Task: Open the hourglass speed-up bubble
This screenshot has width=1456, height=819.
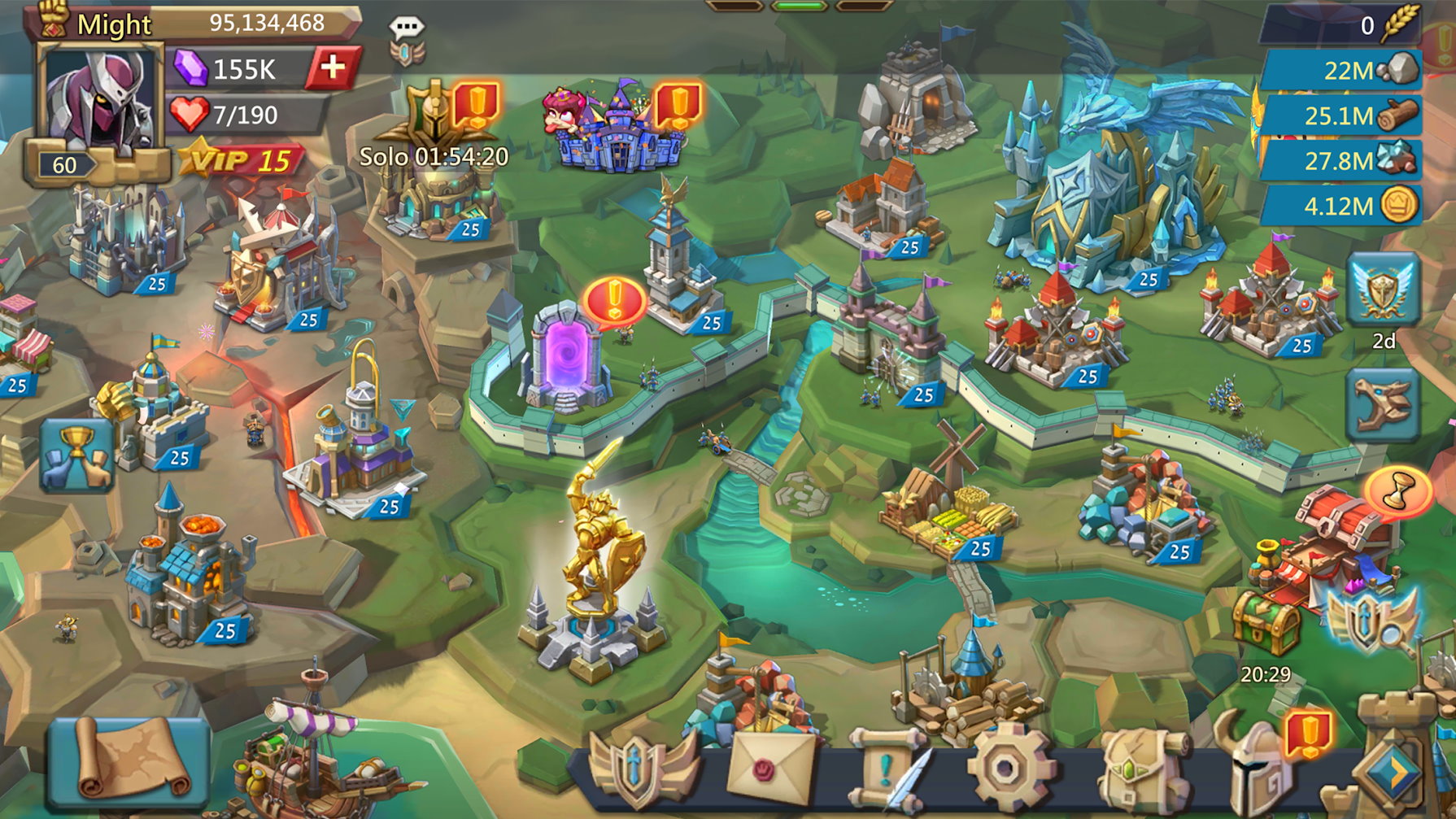Action: coord(1399,491)
